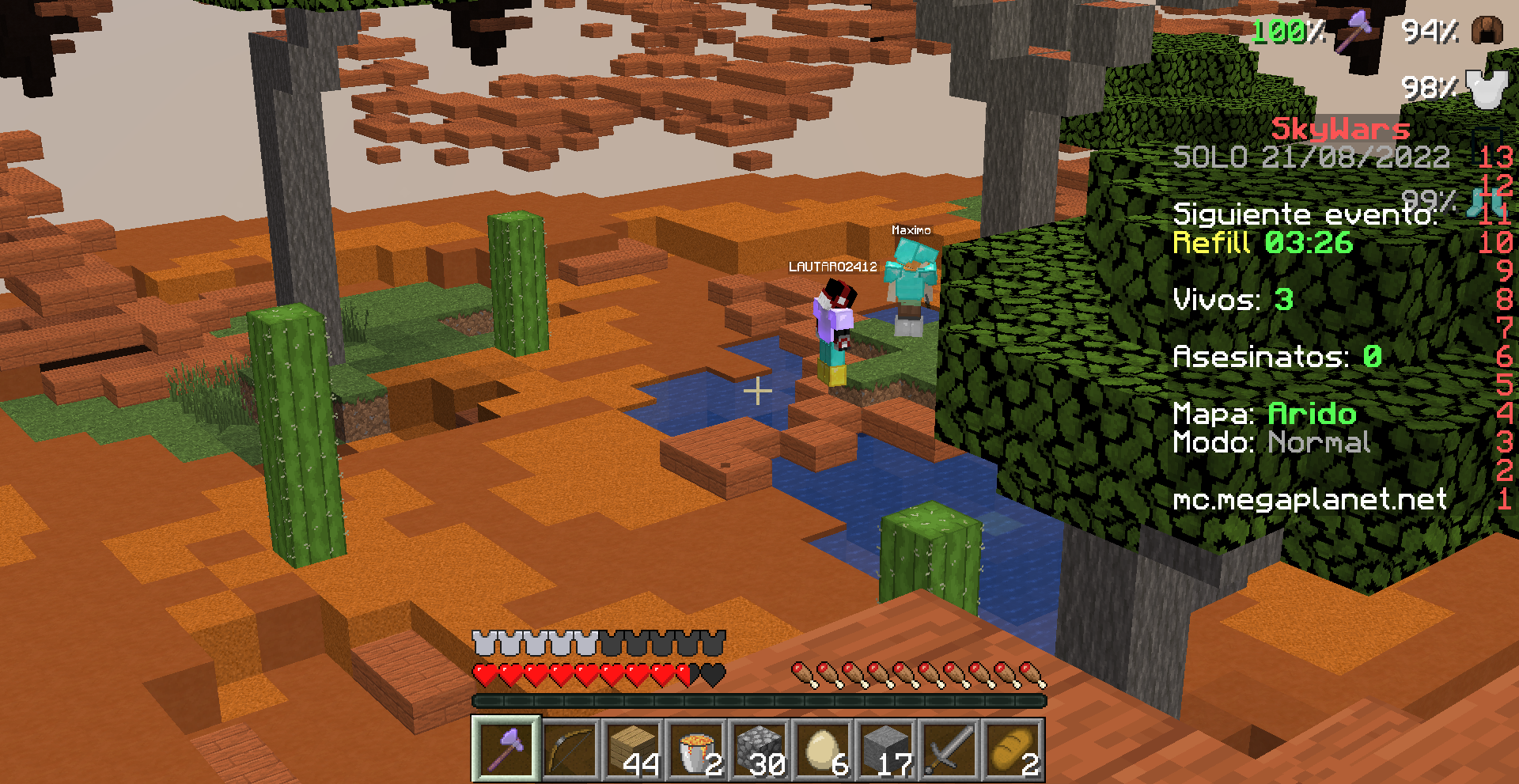Screen dimensions: 1519x784
Task: Equip the stone sword slot
Action: pos(949,749)
